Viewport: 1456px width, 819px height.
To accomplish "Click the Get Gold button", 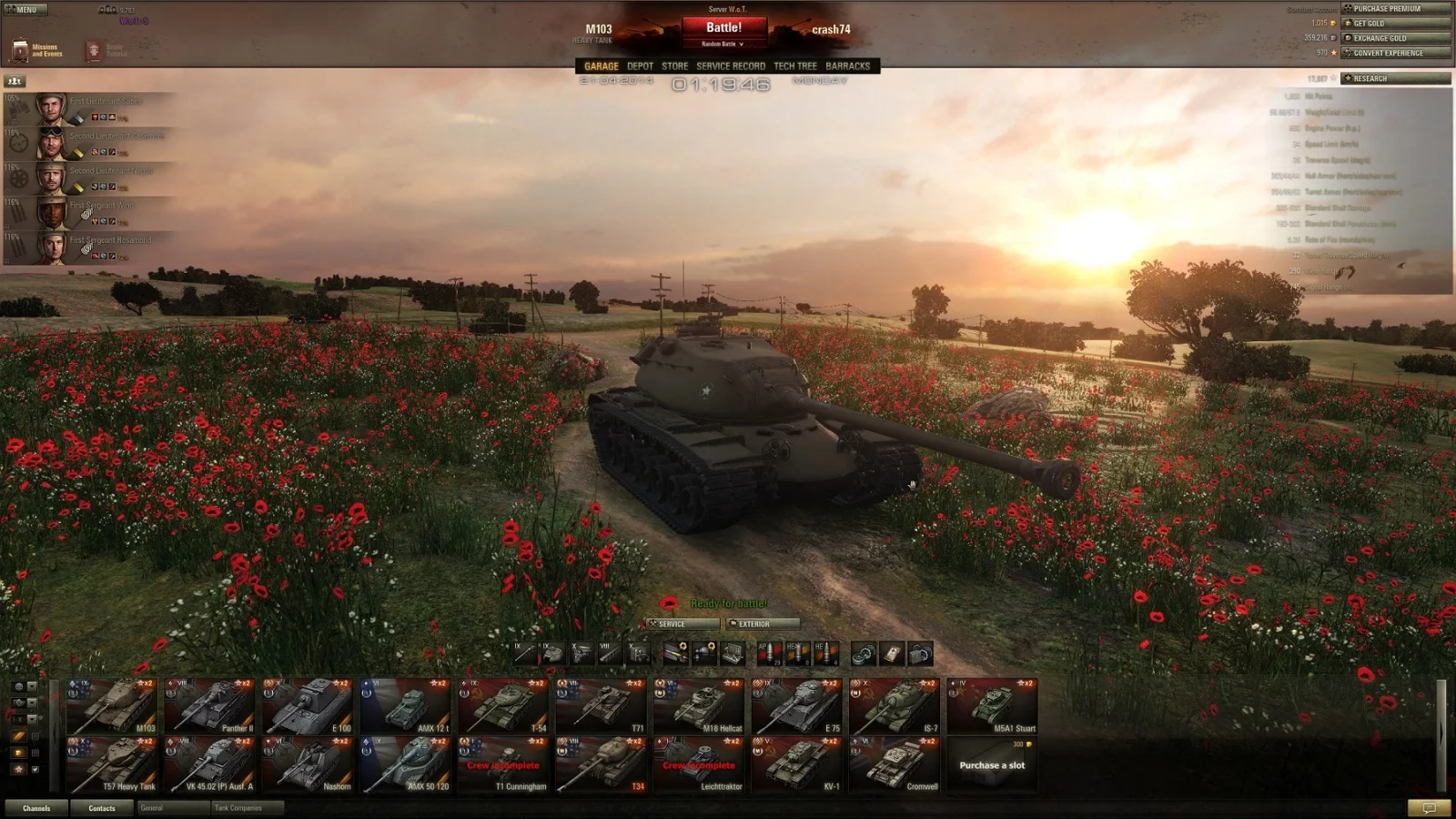I will (x=1395, y=24).
